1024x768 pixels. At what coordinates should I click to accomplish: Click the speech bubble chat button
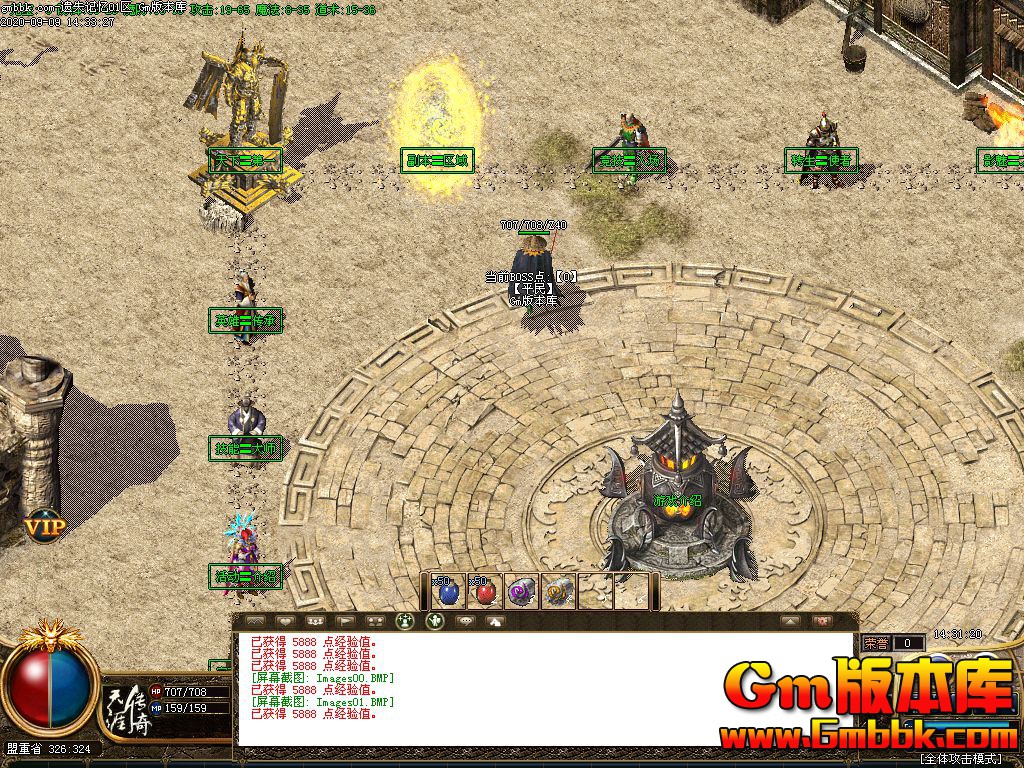(x=464, y=621)
